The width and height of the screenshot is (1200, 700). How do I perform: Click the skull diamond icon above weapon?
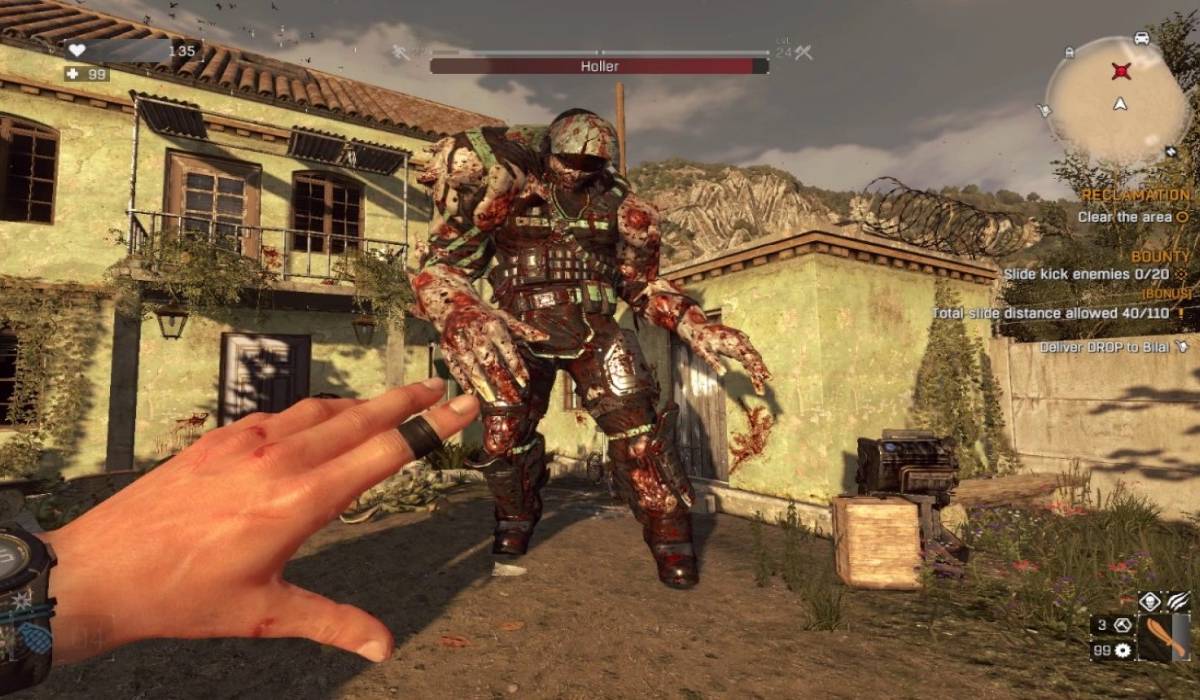click(x=1149, y=603)
